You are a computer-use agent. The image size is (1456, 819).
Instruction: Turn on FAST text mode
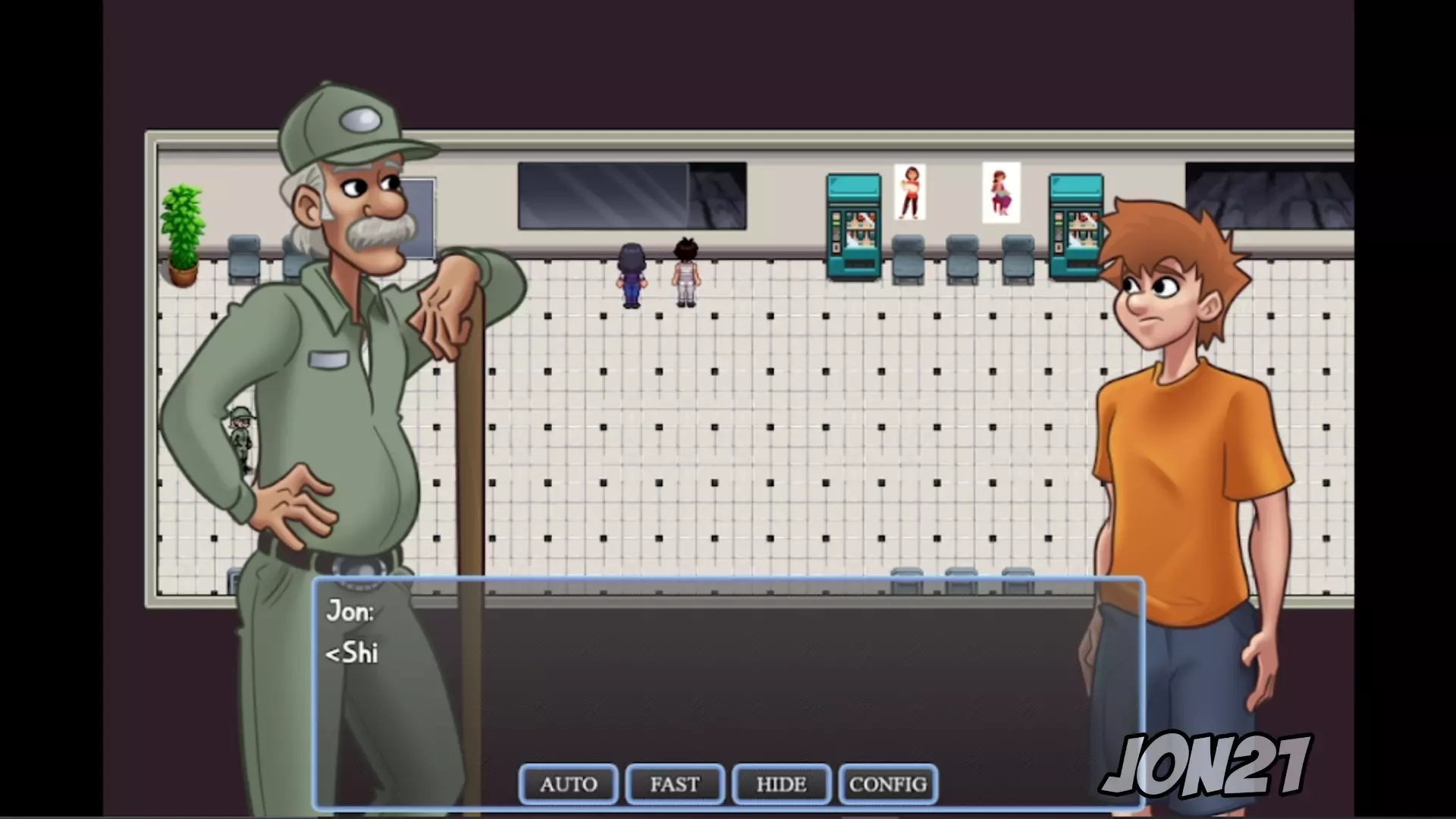click(x=674, y=784)
